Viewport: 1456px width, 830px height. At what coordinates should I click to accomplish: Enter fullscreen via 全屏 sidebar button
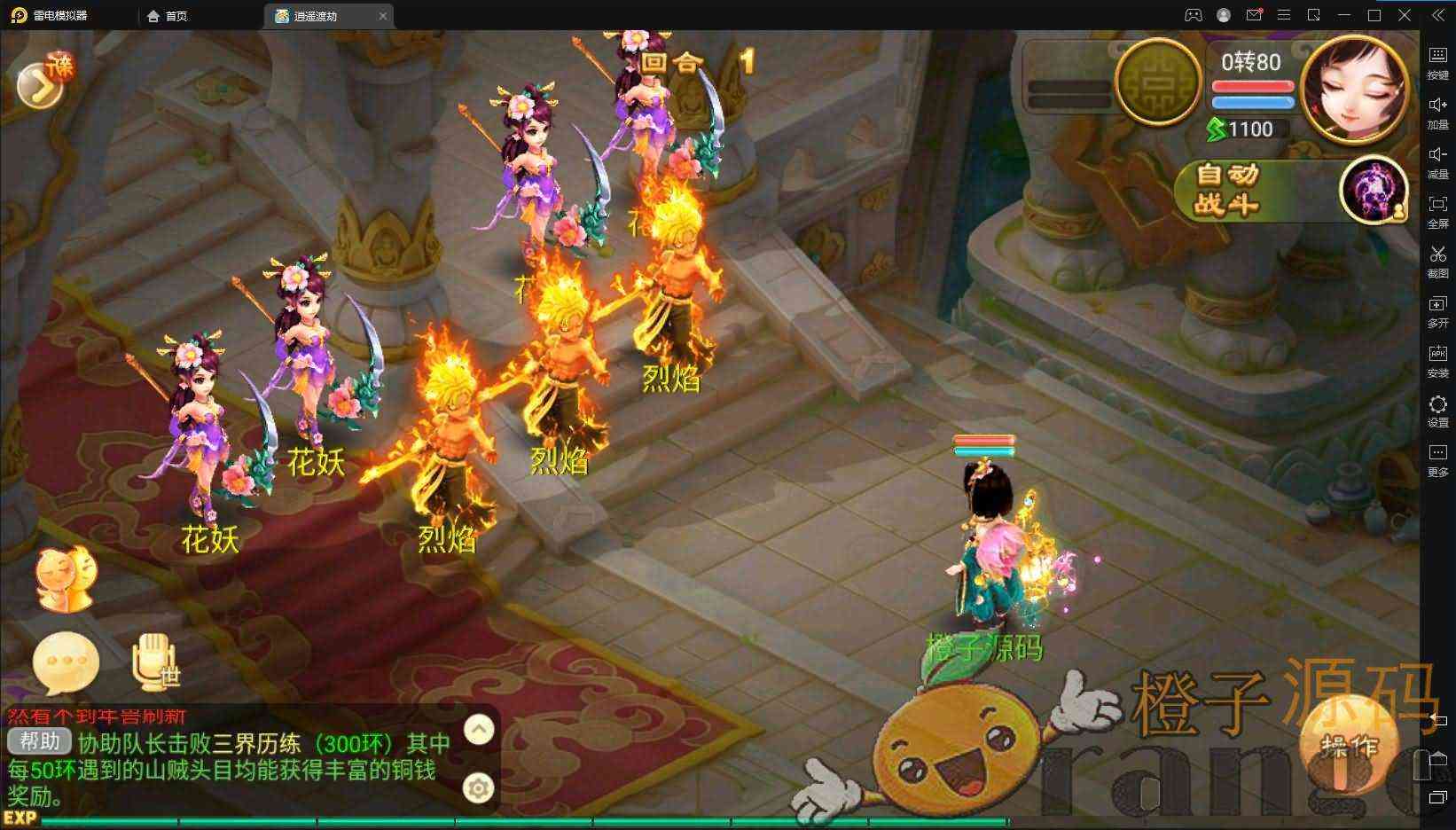click(1437, 212)
